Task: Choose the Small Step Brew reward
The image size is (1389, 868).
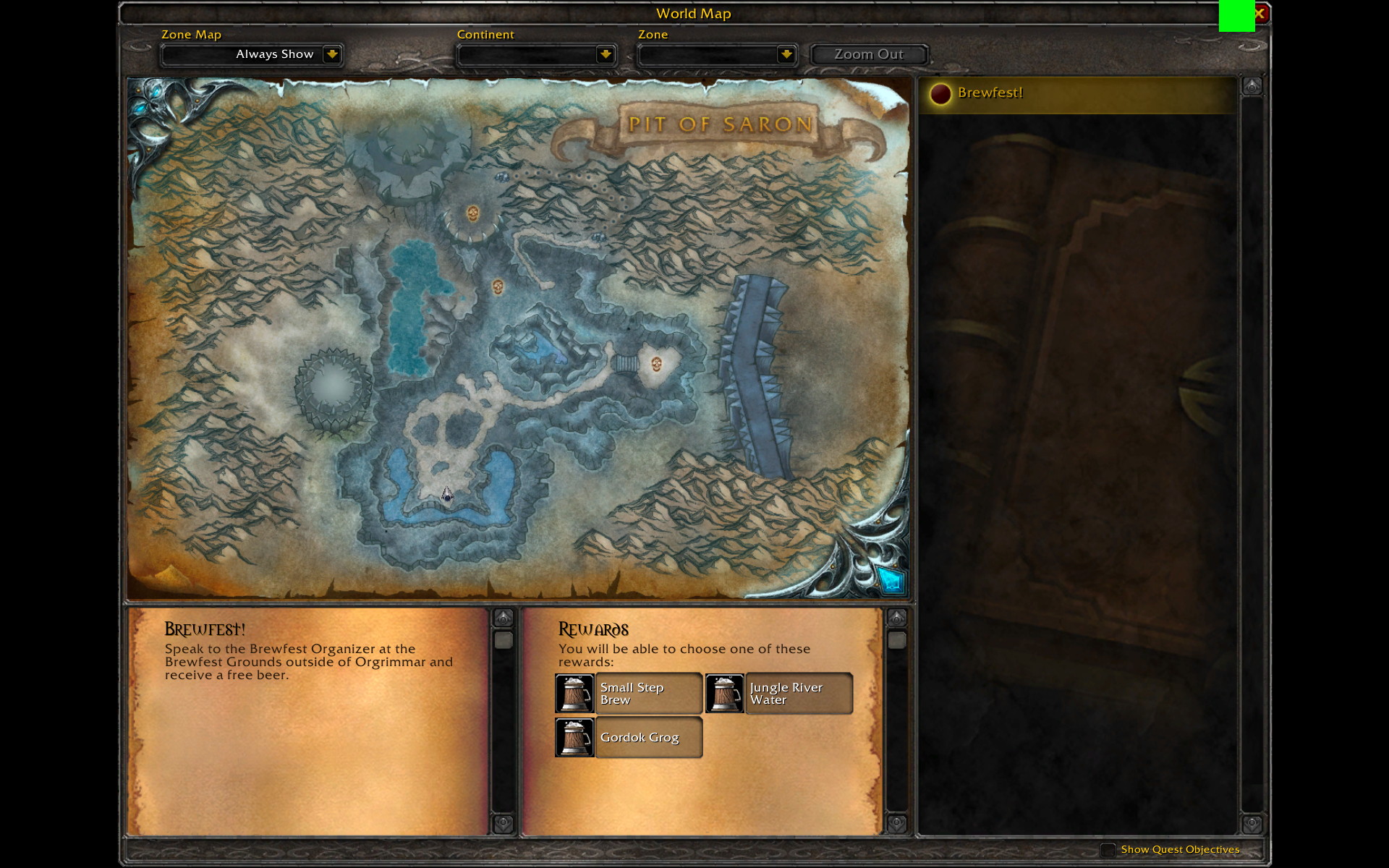Action: click(629, 694)
